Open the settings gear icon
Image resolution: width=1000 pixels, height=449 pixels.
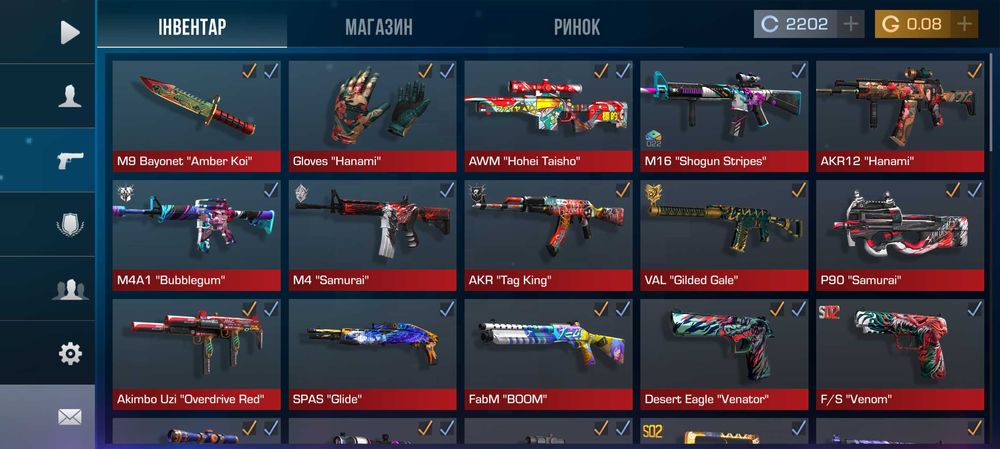tap(70, 353)
